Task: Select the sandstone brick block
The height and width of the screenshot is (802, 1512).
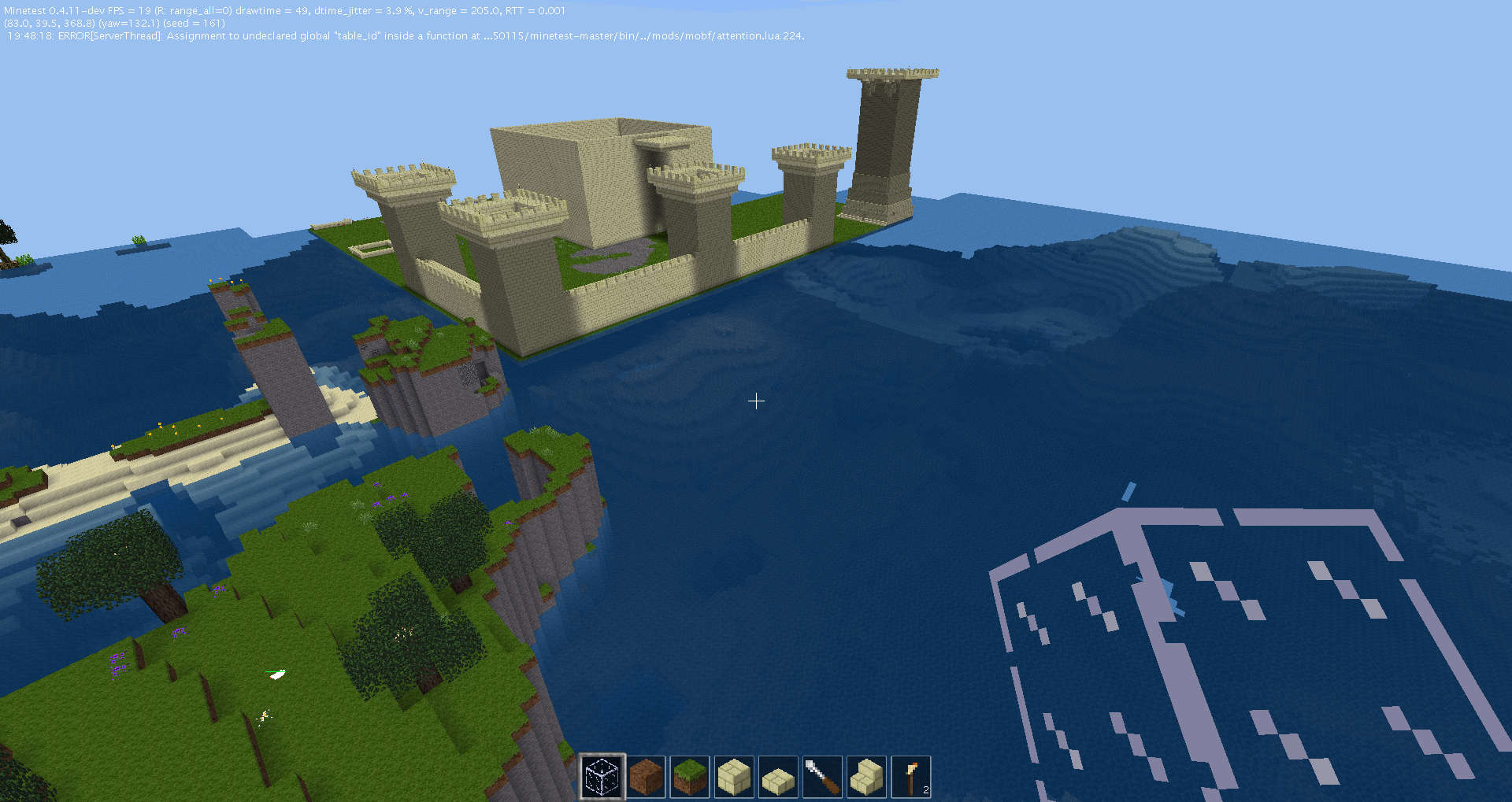Action: pyautogui.click(x=734, y=776)
